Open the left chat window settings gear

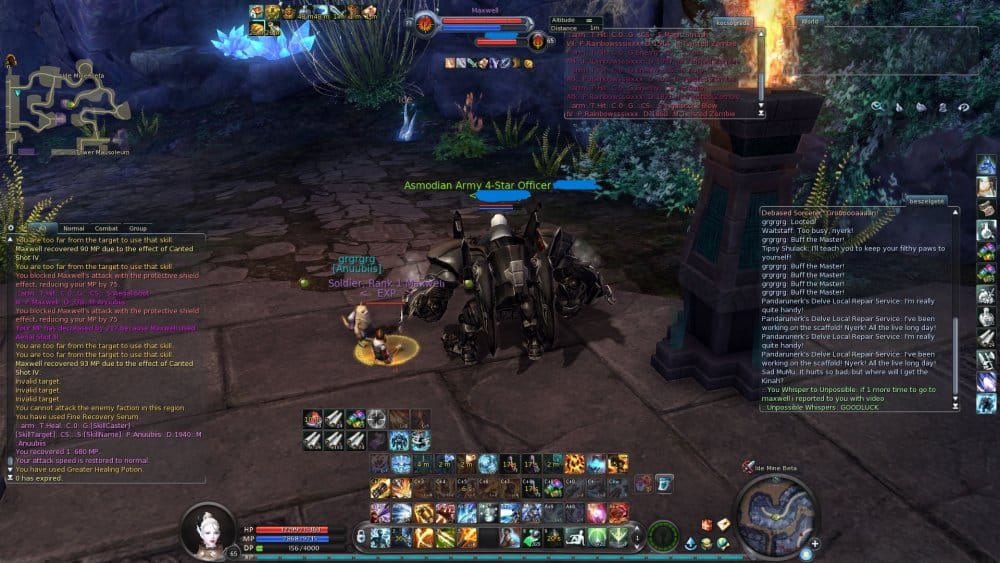[x=10, y=228]
